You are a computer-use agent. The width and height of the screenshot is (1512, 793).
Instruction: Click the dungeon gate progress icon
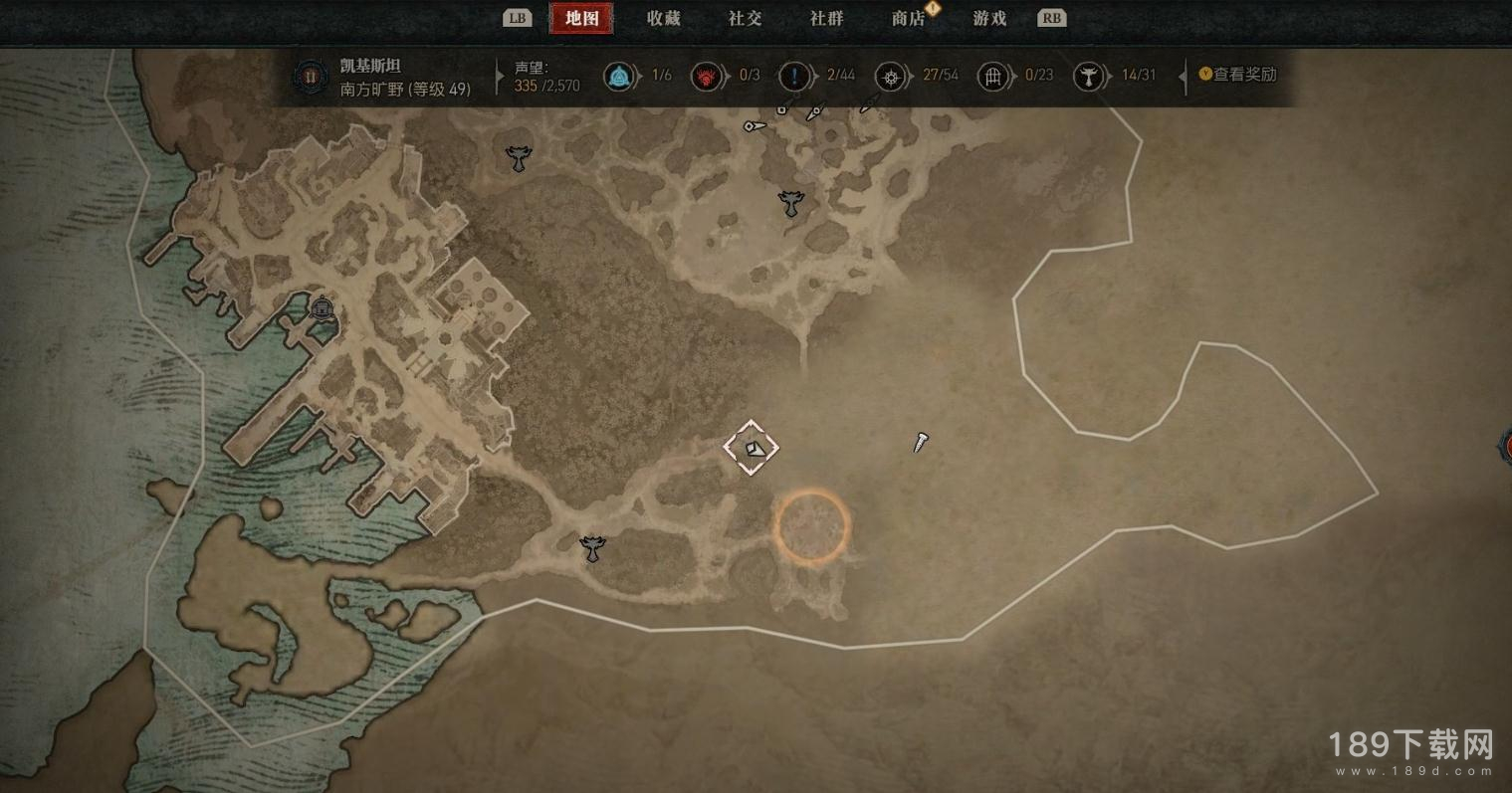pyautogui.click(x=992, y=76)
